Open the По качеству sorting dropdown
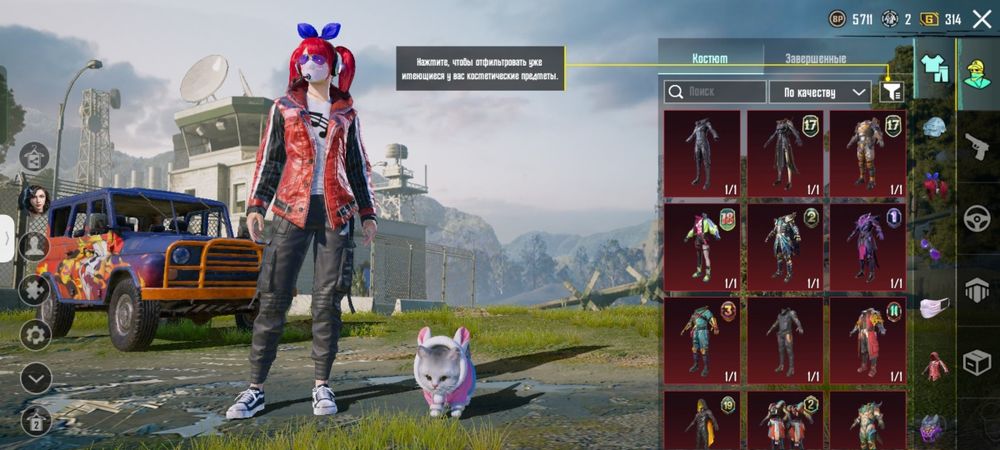This screenshot has width=1000, height=450. point(820,92)
